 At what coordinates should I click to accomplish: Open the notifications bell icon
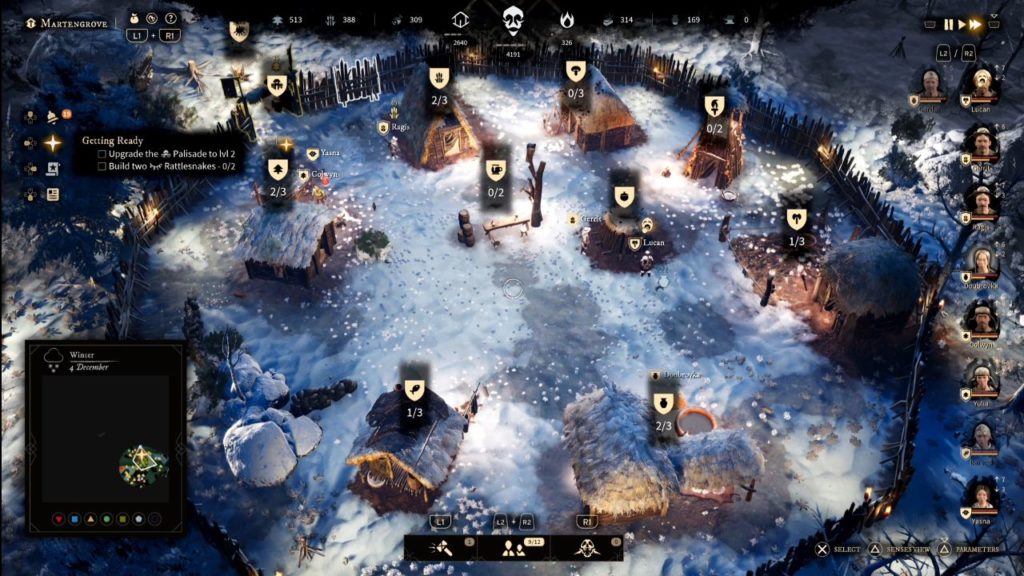click(x=52, y=117)
